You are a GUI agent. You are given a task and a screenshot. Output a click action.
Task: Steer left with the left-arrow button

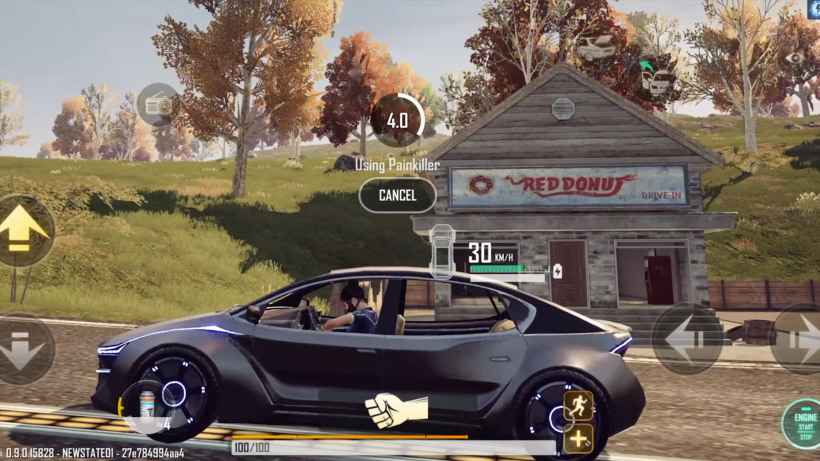click(687, 338)
